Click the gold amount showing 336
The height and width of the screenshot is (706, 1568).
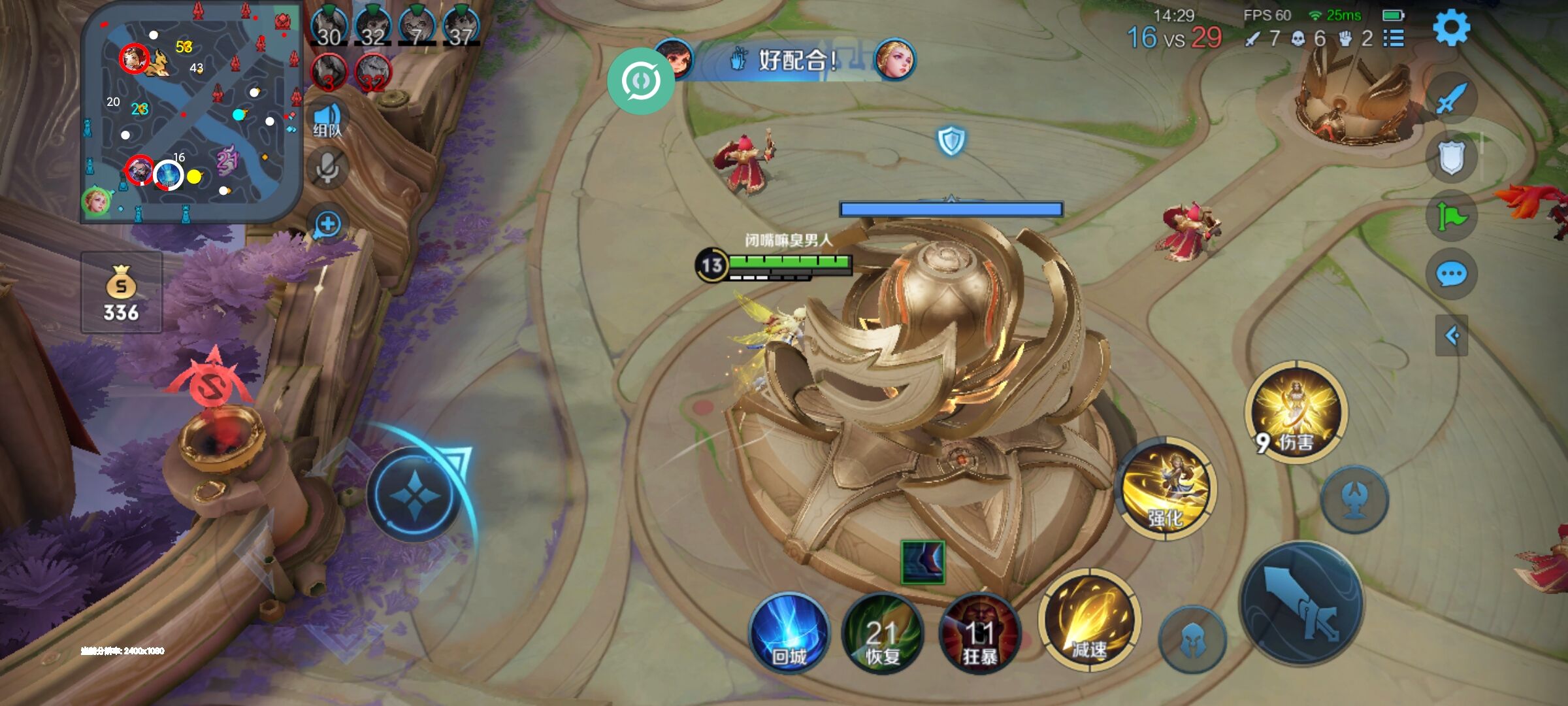click(x=122, y=312)
